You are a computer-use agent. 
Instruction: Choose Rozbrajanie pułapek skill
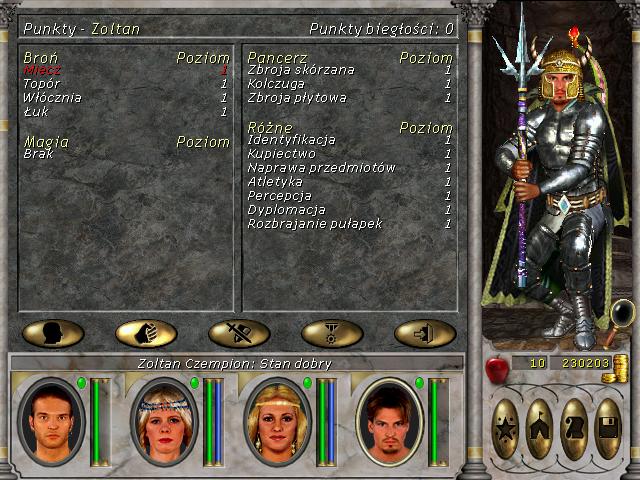tap(314, 224)
